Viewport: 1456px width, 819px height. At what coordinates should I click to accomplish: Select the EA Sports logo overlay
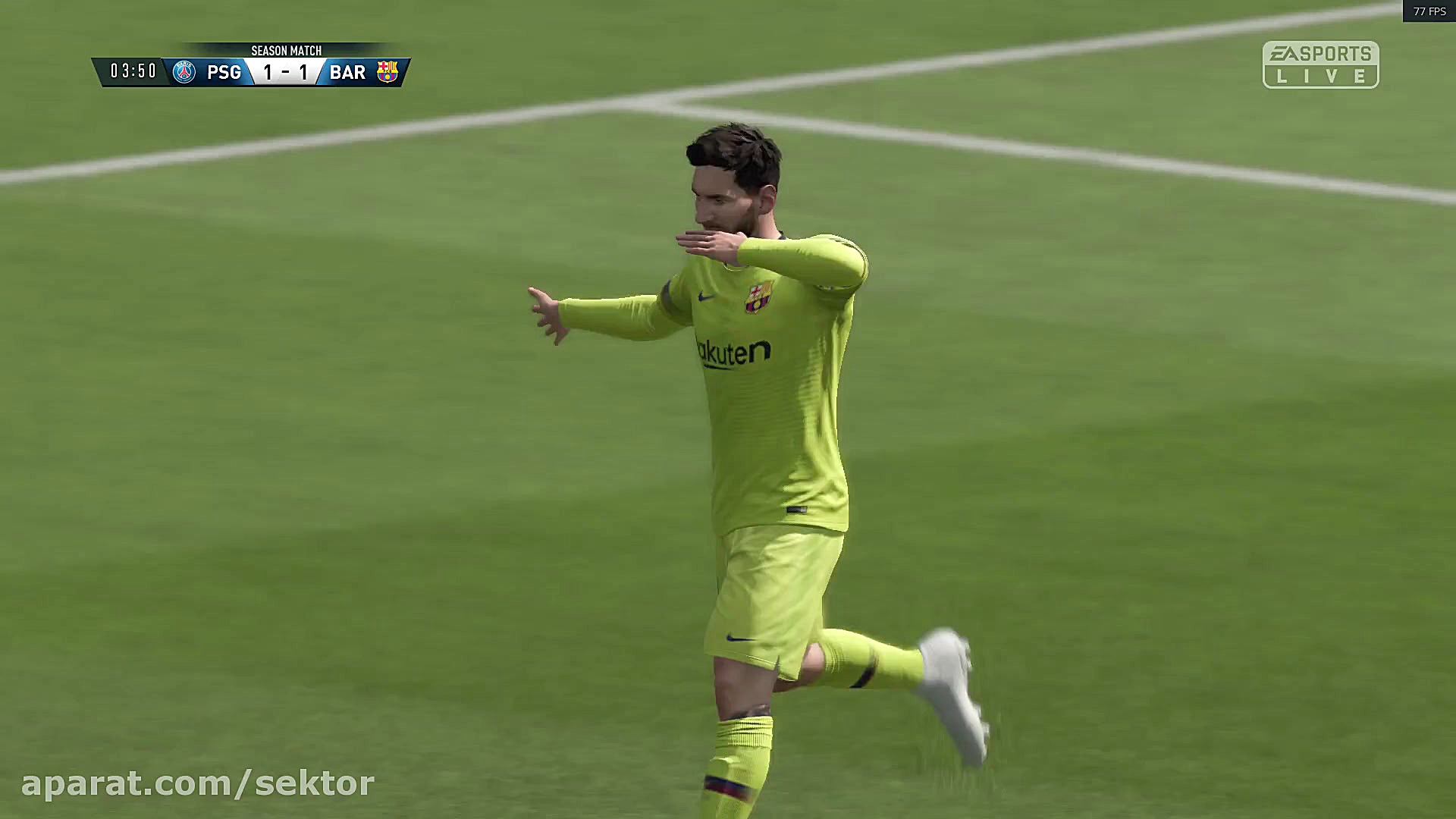pyautogui.click(x=1323, y=53)
